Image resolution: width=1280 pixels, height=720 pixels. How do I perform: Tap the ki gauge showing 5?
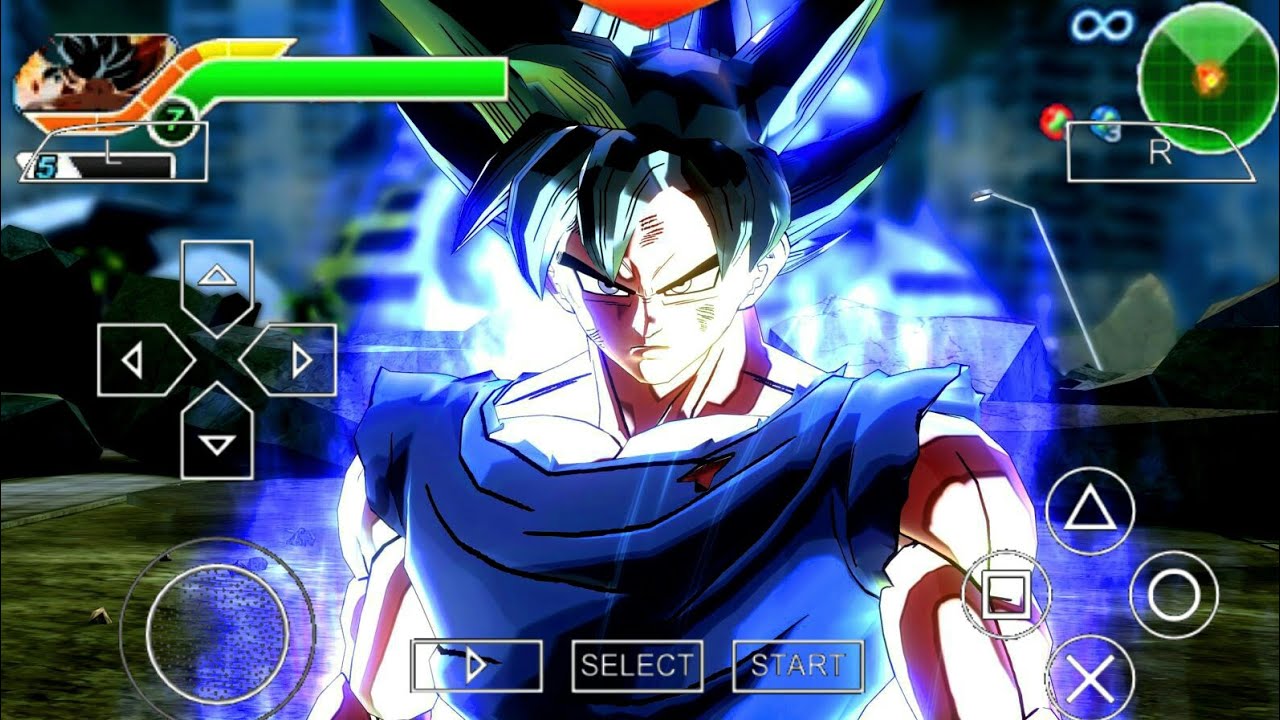(x=100, y=162)
